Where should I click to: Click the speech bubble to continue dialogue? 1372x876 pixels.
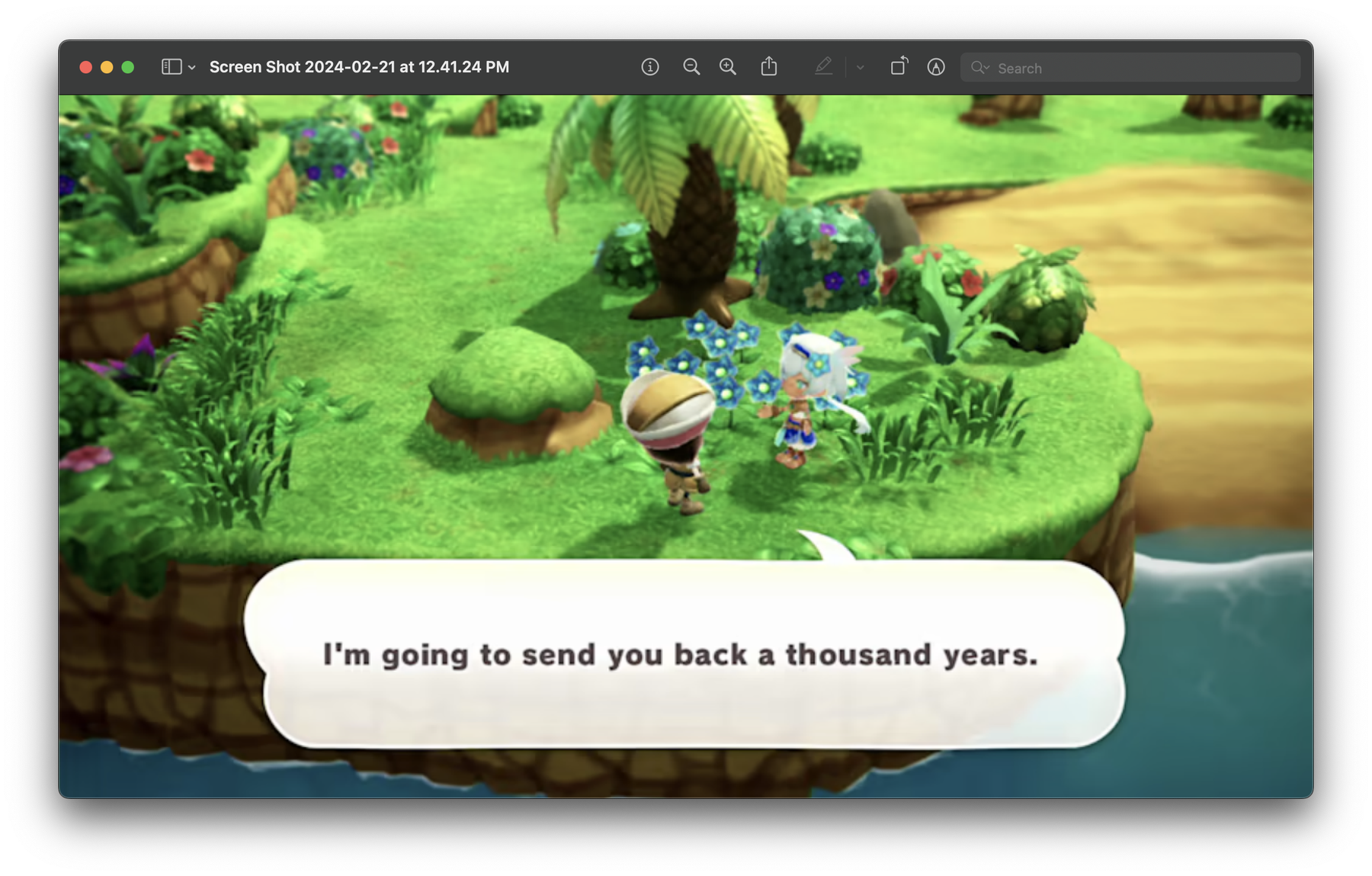(x=684, y=653)
